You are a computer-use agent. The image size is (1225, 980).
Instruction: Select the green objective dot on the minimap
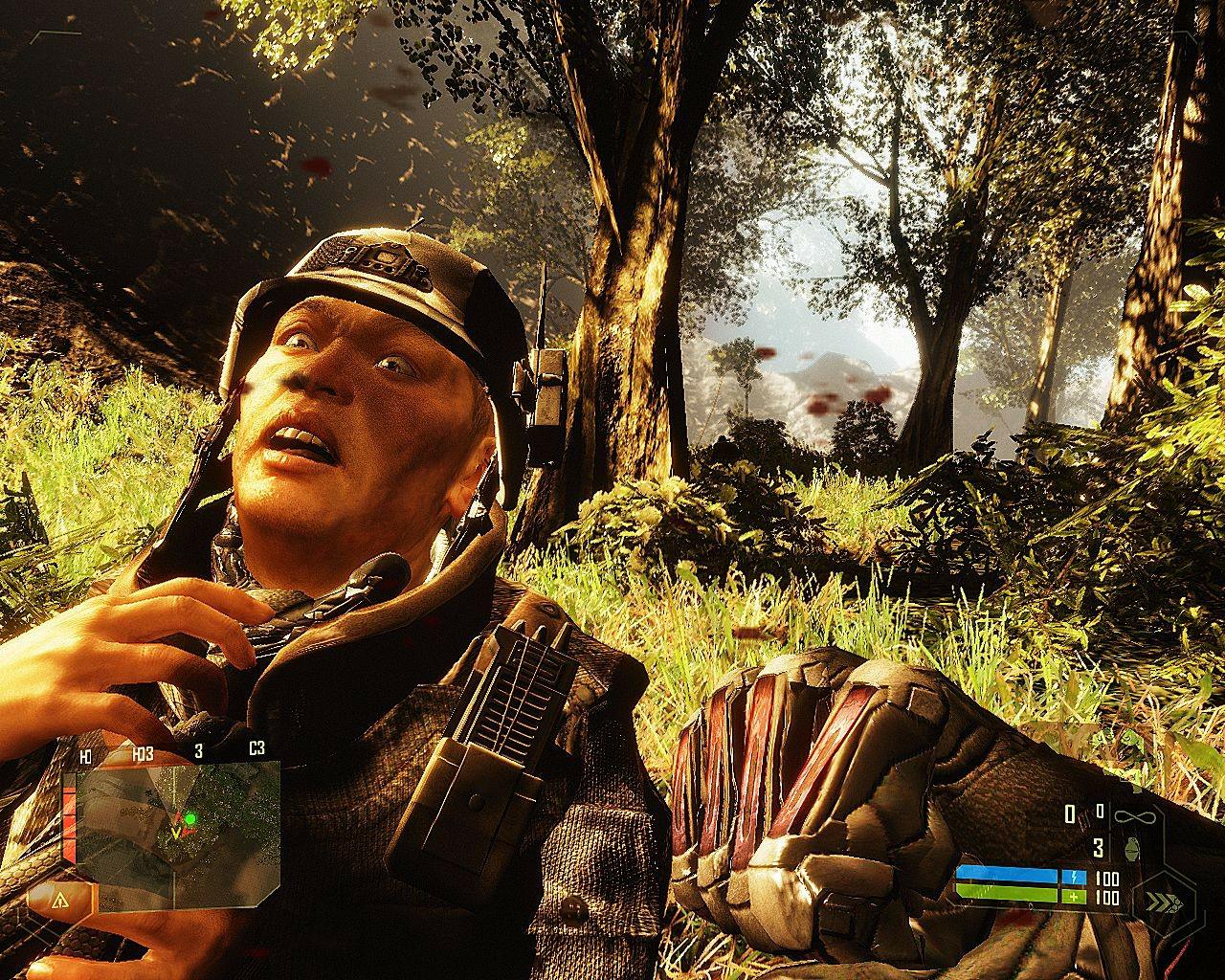point(190,819)
